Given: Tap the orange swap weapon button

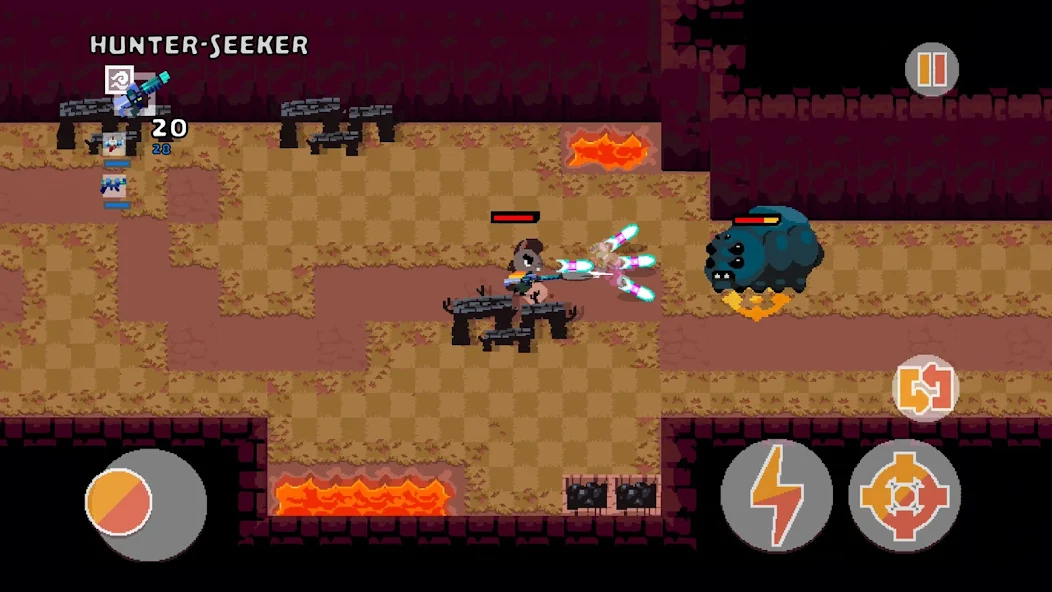Looking at the screenshot, I should (925, 388).
